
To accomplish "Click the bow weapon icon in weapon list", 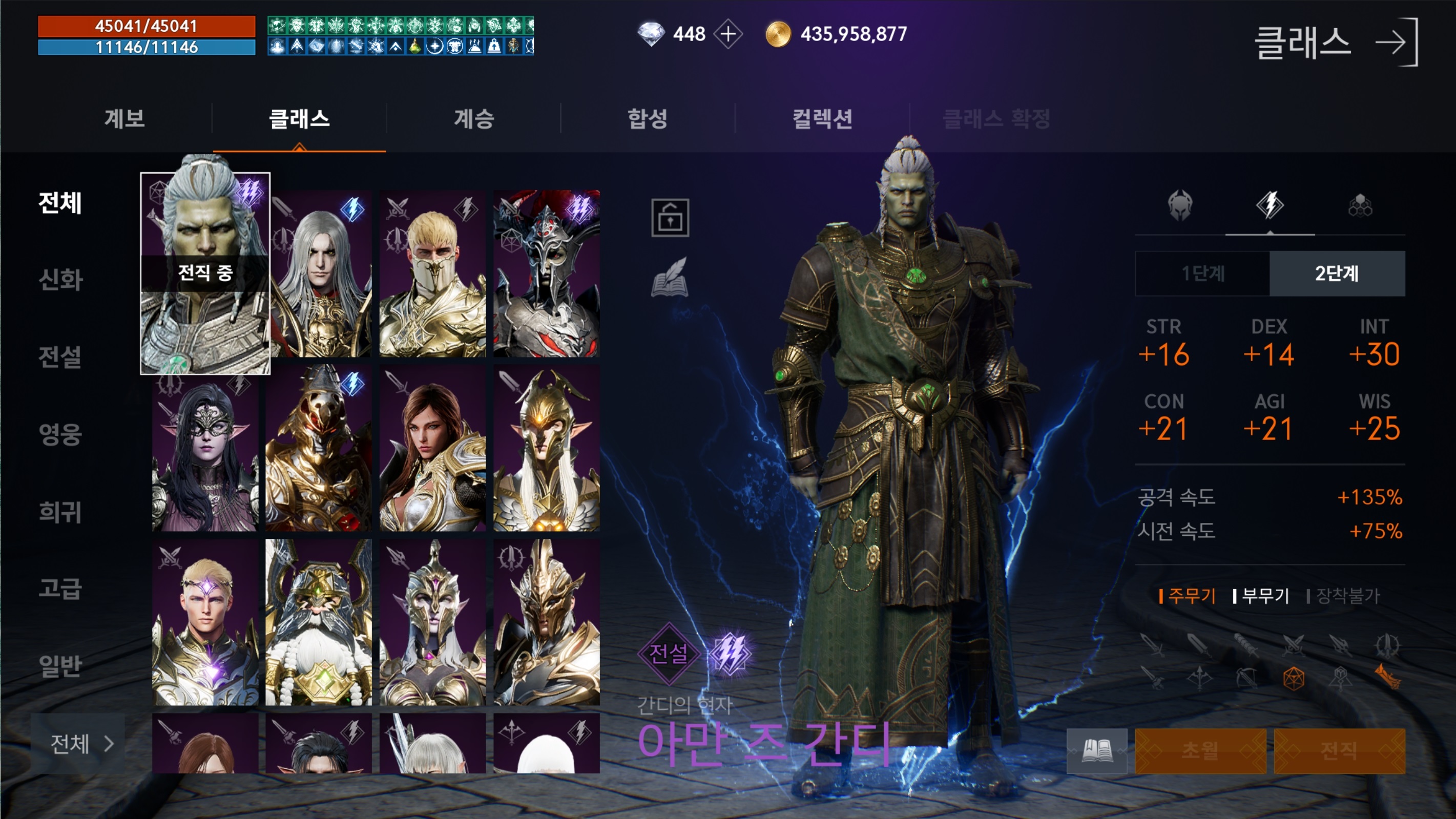I will [x=1247, y=679].
